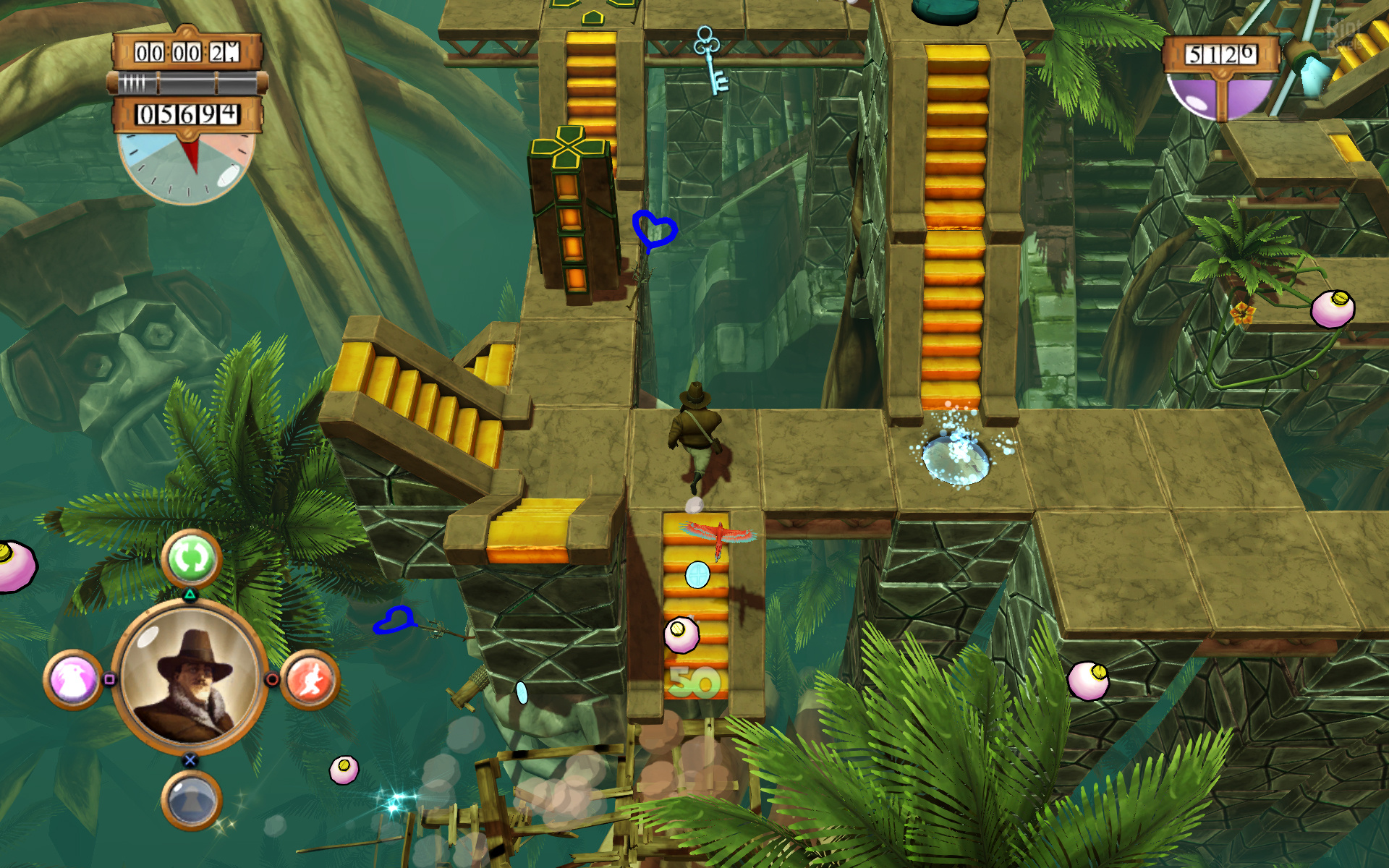Trigger the red running figure action
Screen dimensions: 1389x868
click(x=310, y=680)
